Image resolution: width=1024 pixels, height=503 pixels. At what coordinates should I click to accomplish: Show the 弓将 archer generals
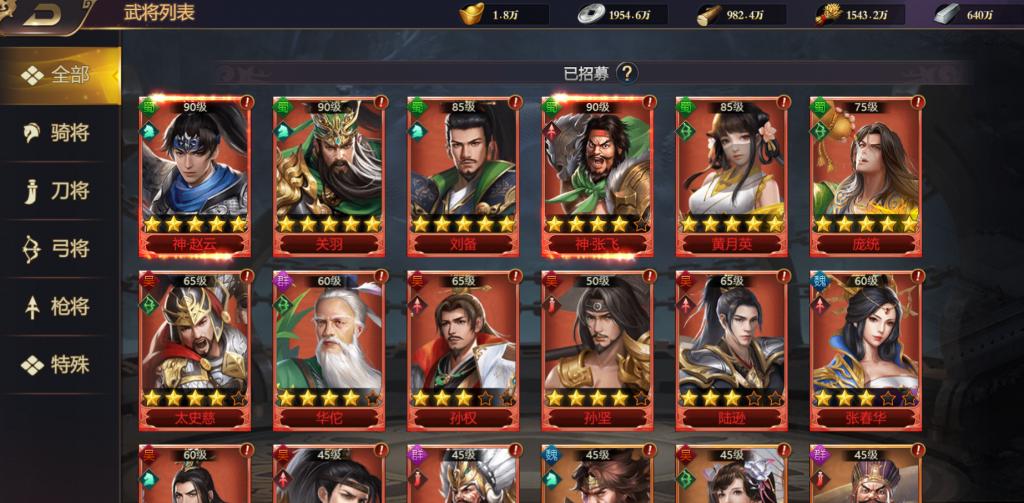pos(60,249)
